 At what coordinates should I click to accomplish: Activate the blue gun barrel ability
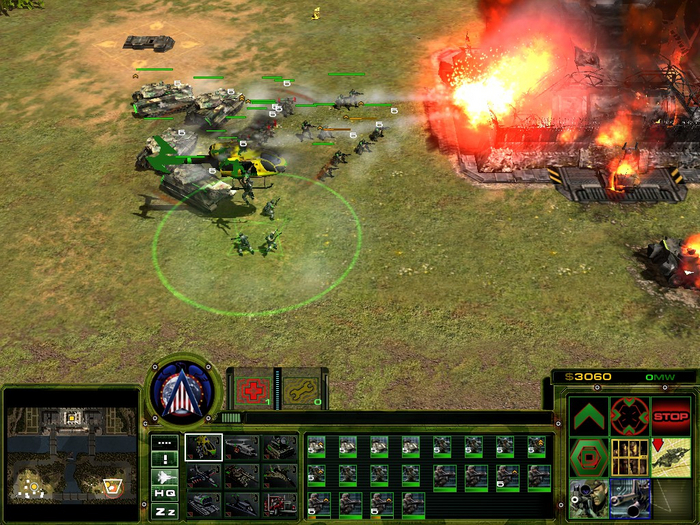(630, 496)
